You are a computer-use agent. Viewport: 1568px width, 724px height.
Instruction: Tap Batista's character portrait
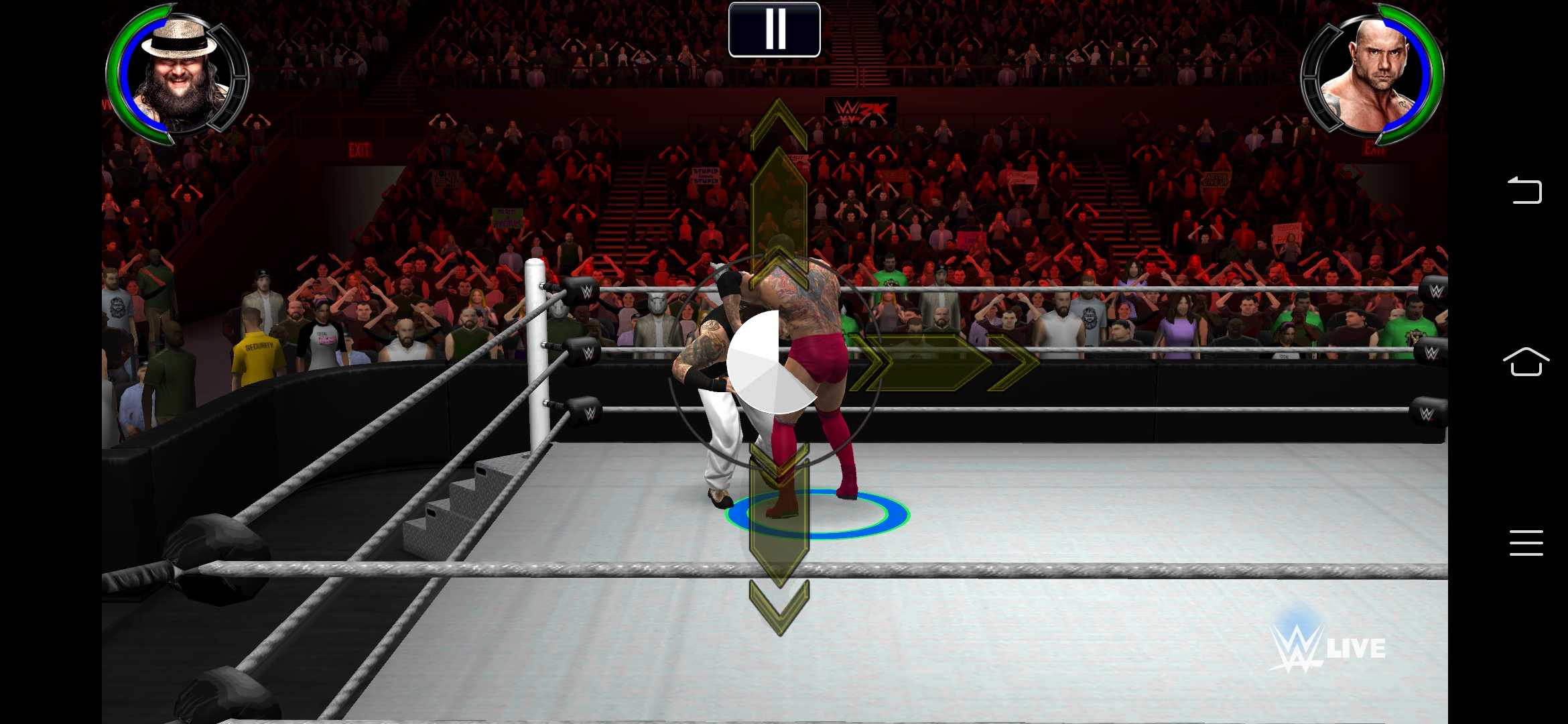[1377, 70]
